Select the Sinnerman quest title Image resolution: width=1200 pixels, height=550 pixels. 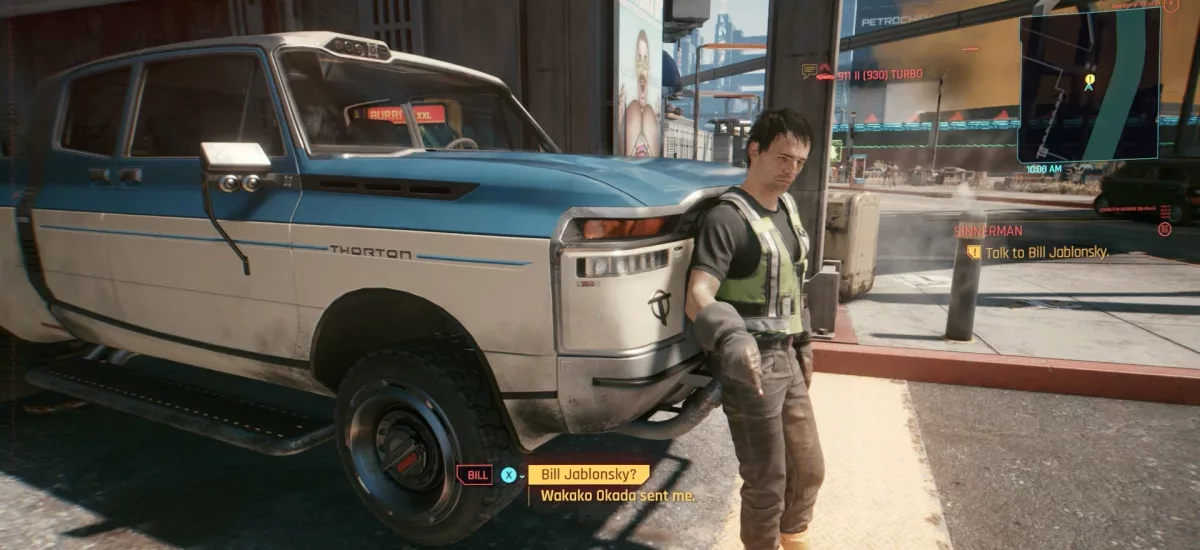tap(987, 230)
